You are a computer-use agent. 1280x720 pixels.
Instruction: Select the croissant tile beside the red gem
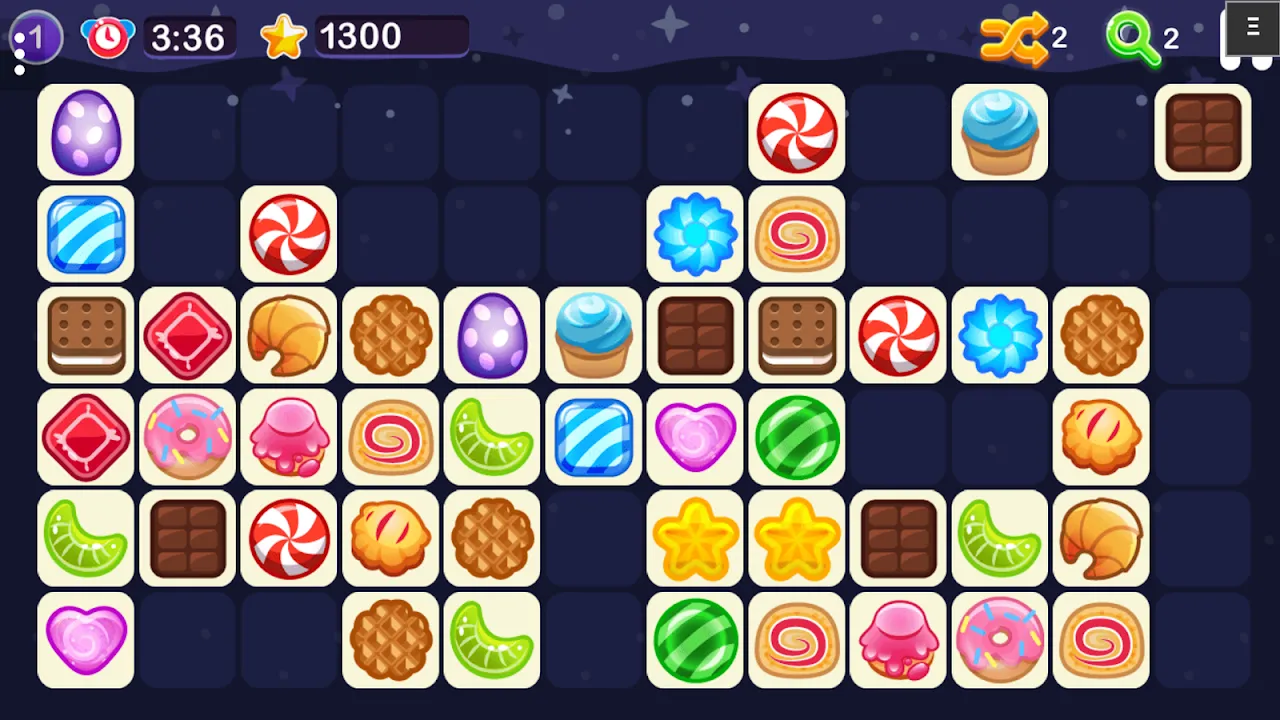289,335
